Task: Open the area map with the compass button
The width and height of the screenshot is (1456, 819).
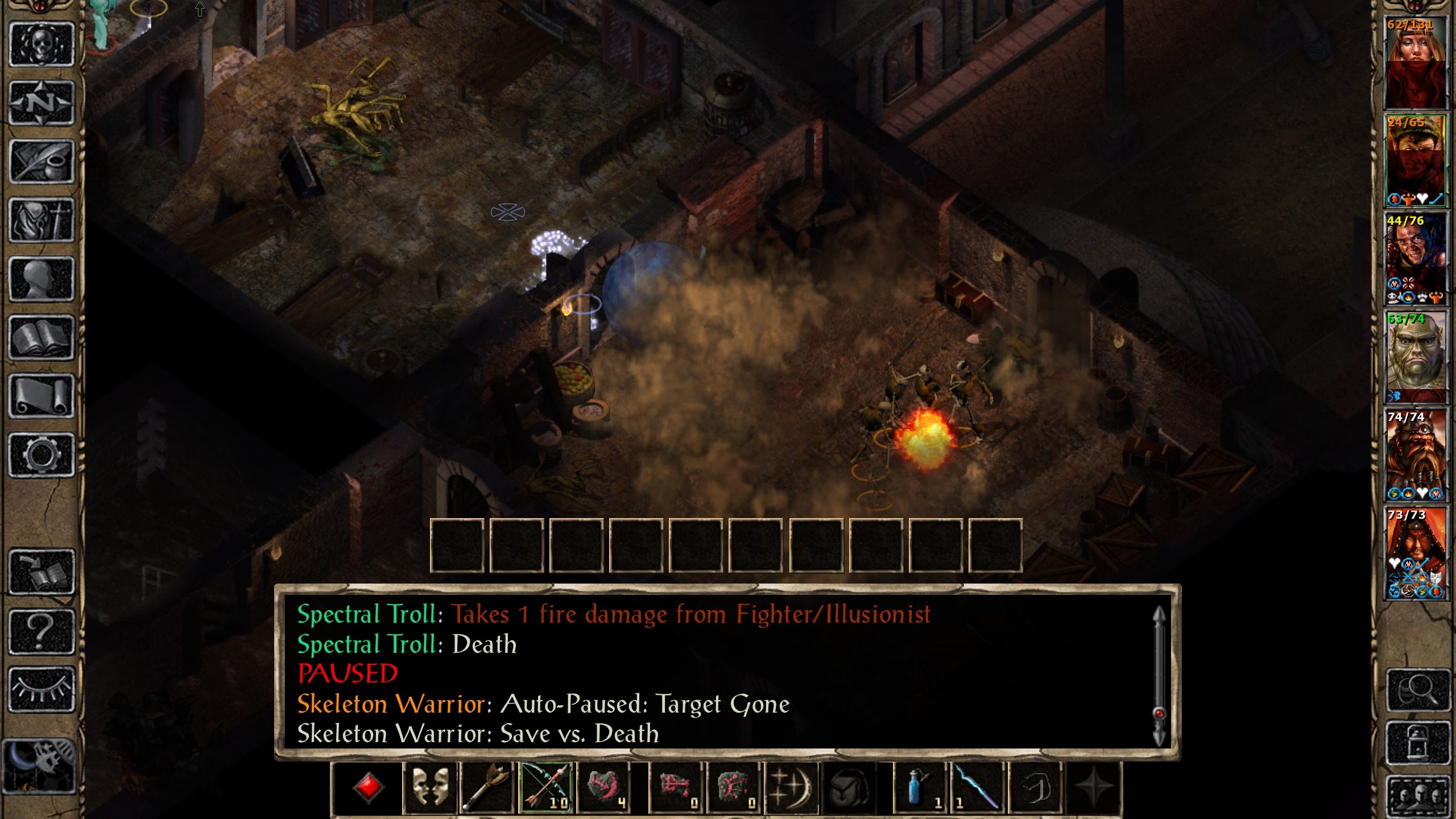Action: [x=42, y=103]
